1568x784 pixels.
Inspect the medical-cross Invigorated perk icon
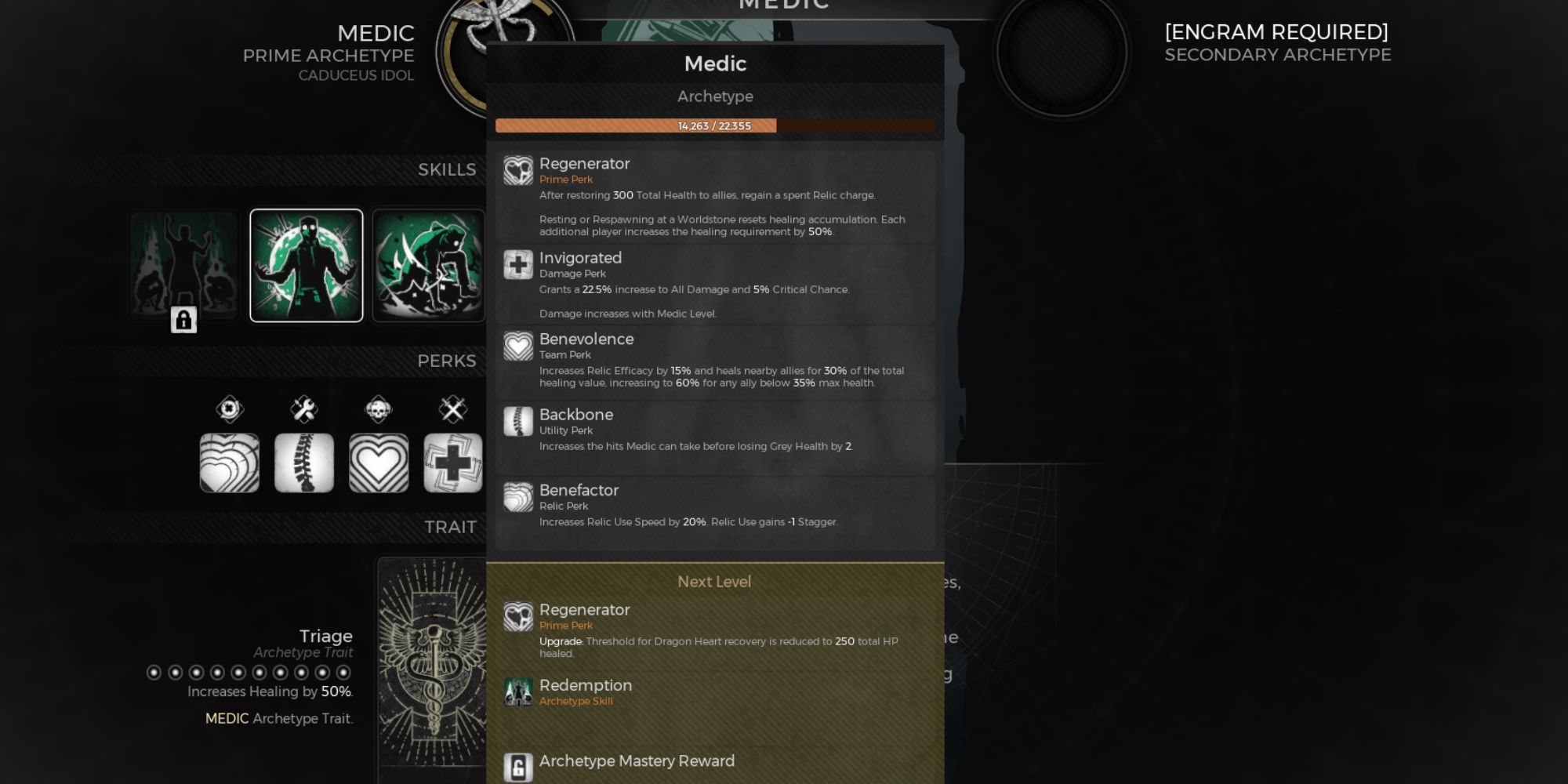click(x=453, y=463)
